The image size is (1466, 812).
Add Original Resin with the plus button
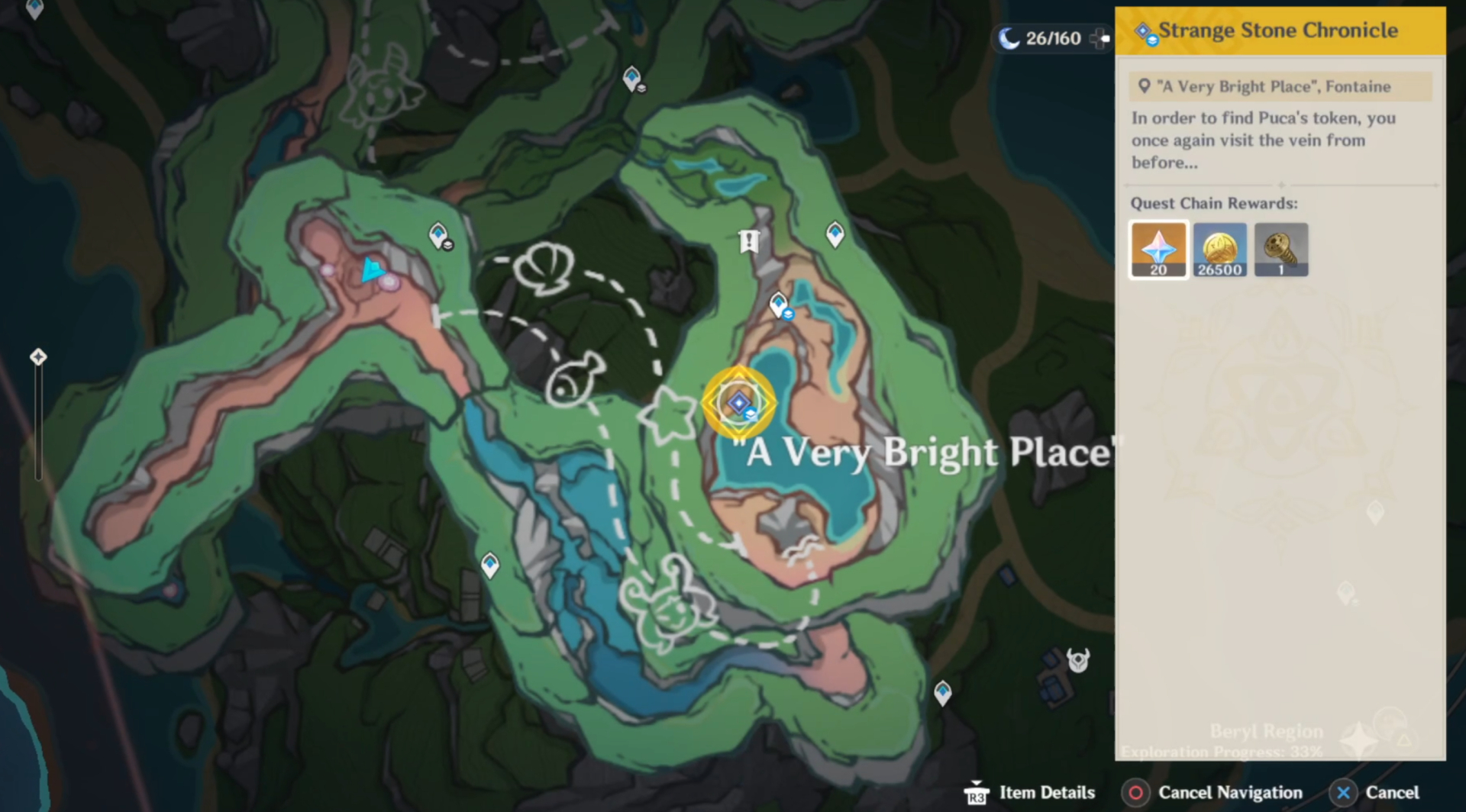point(1099,38)
